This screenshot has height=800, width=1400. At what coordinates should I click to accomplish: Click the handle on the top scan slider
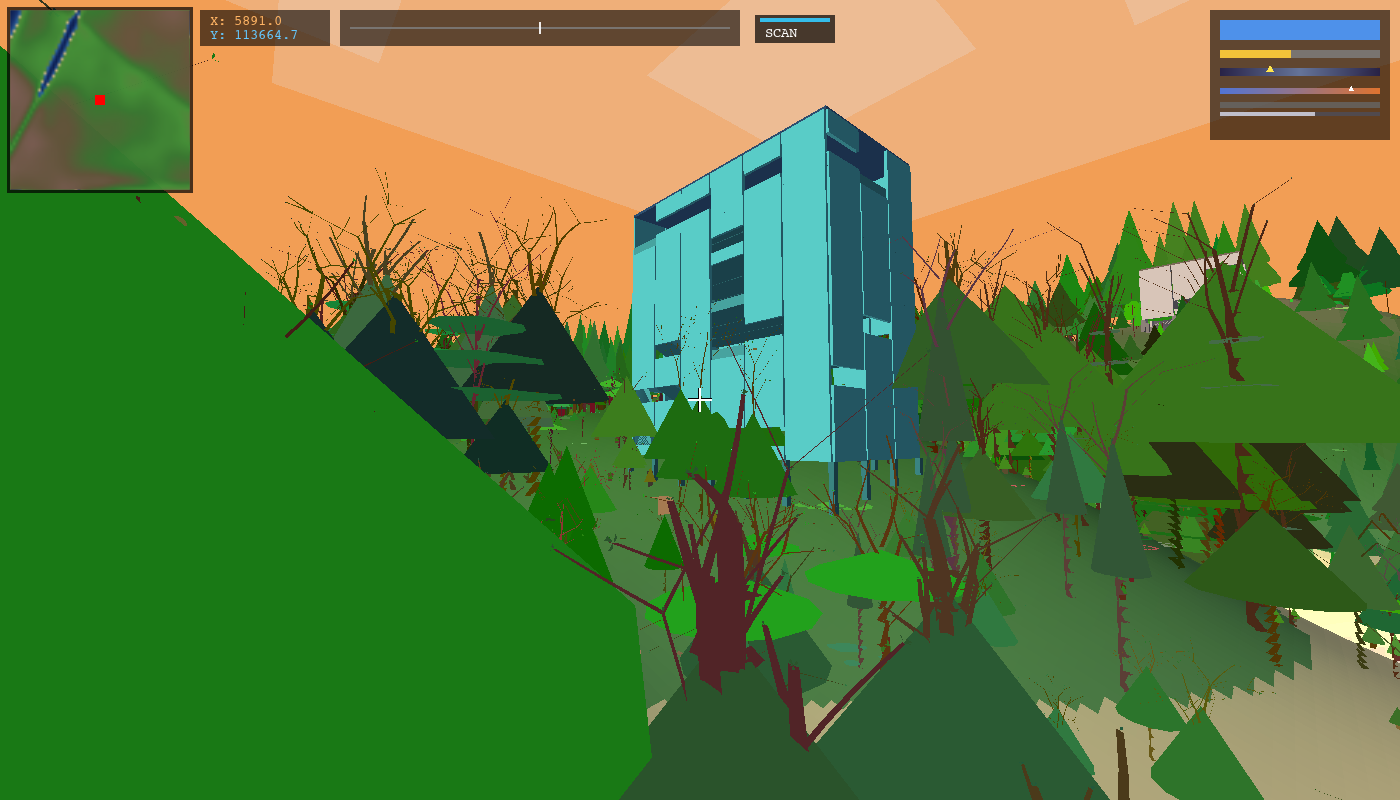point(539,28)
